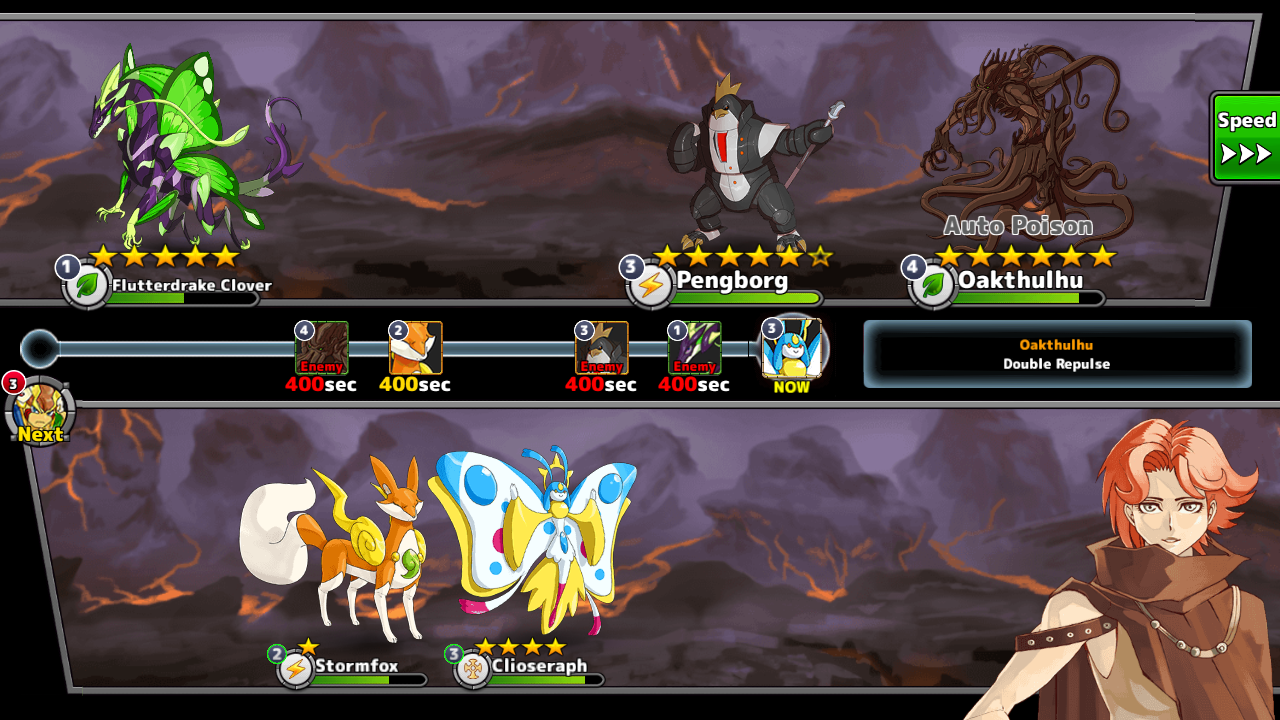Screen dimensions: 1280x720
Task: Select the Pengborg portrait on the turn timeline
Action: 601,348
